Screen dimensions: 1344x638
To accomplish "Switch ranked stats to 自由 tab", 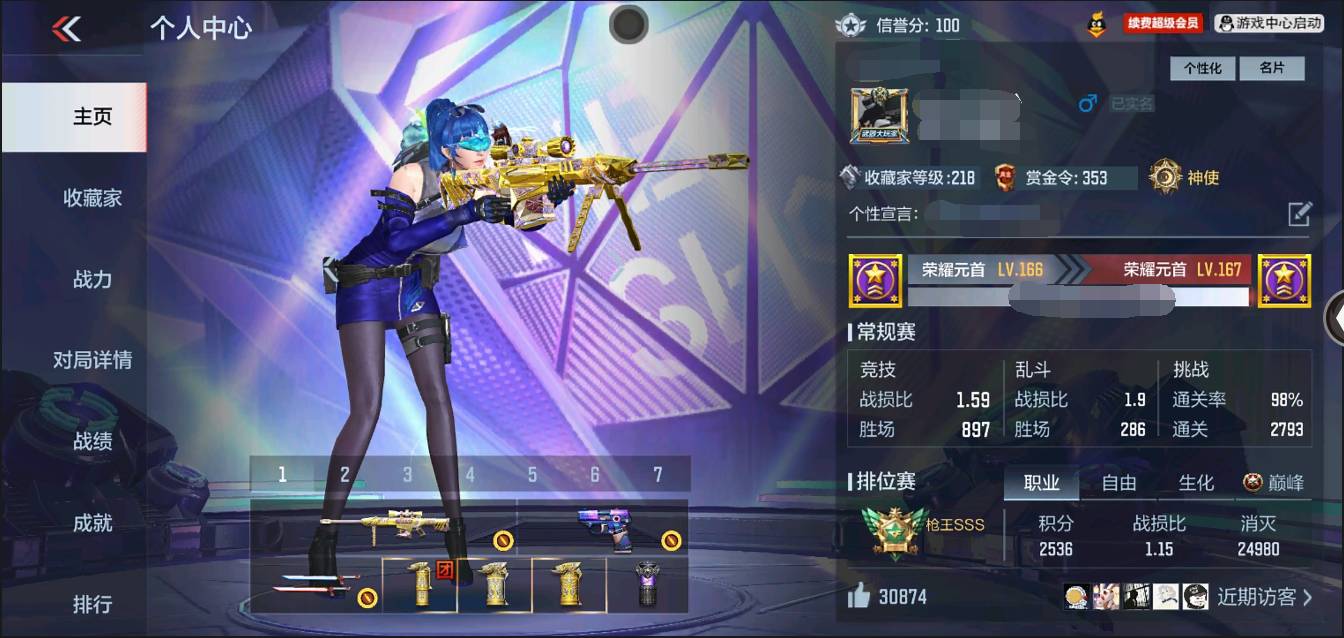I will 1118,483.
